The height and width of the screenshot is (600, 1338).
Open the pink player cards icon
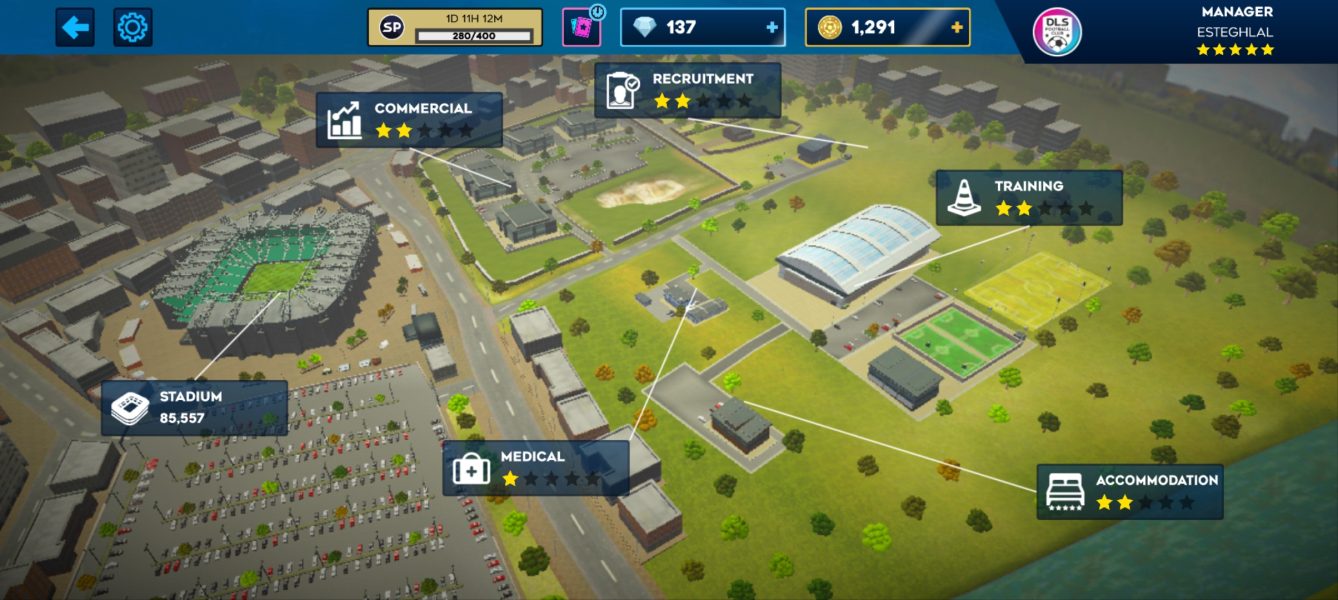click(580, 27)
